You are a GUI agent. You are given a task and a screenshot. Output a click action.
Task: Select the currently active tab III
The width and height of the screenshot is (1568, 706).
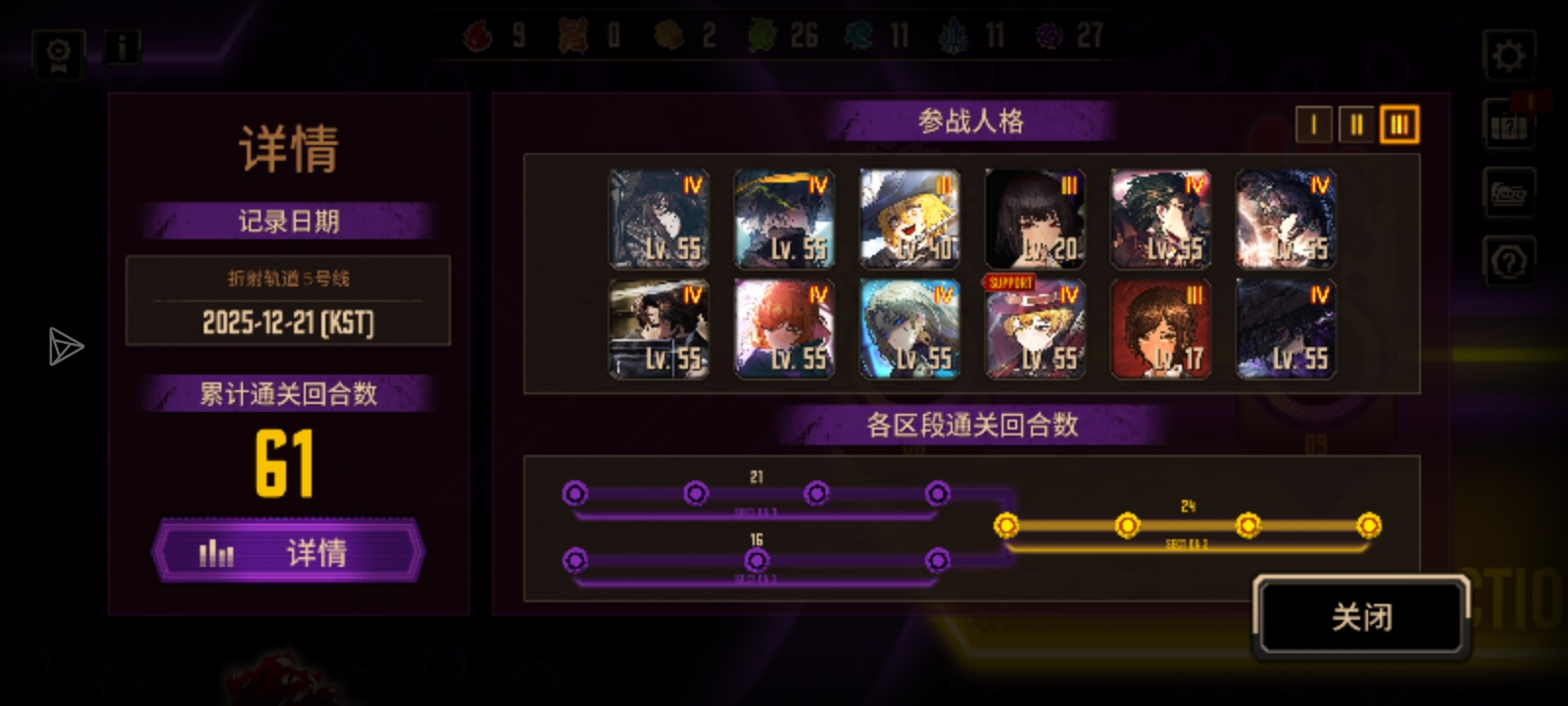tap(1399, 125)
